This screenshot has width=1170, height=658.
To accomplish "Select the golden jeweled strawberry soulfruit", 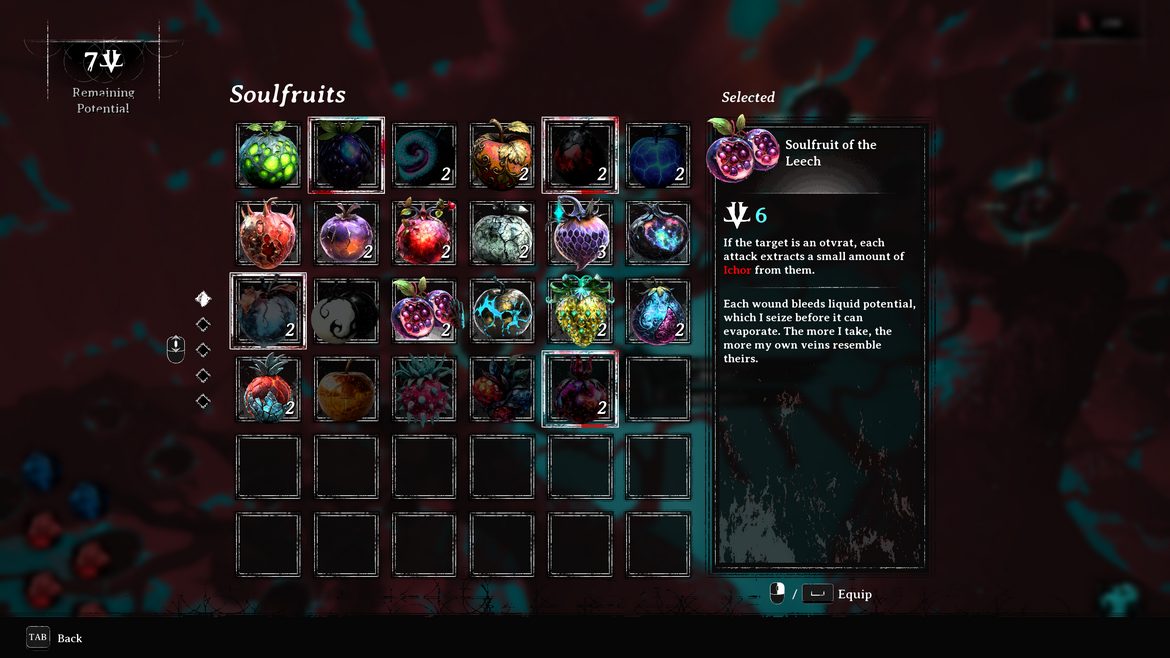I will pyautogui.click(x=580, y=312).
